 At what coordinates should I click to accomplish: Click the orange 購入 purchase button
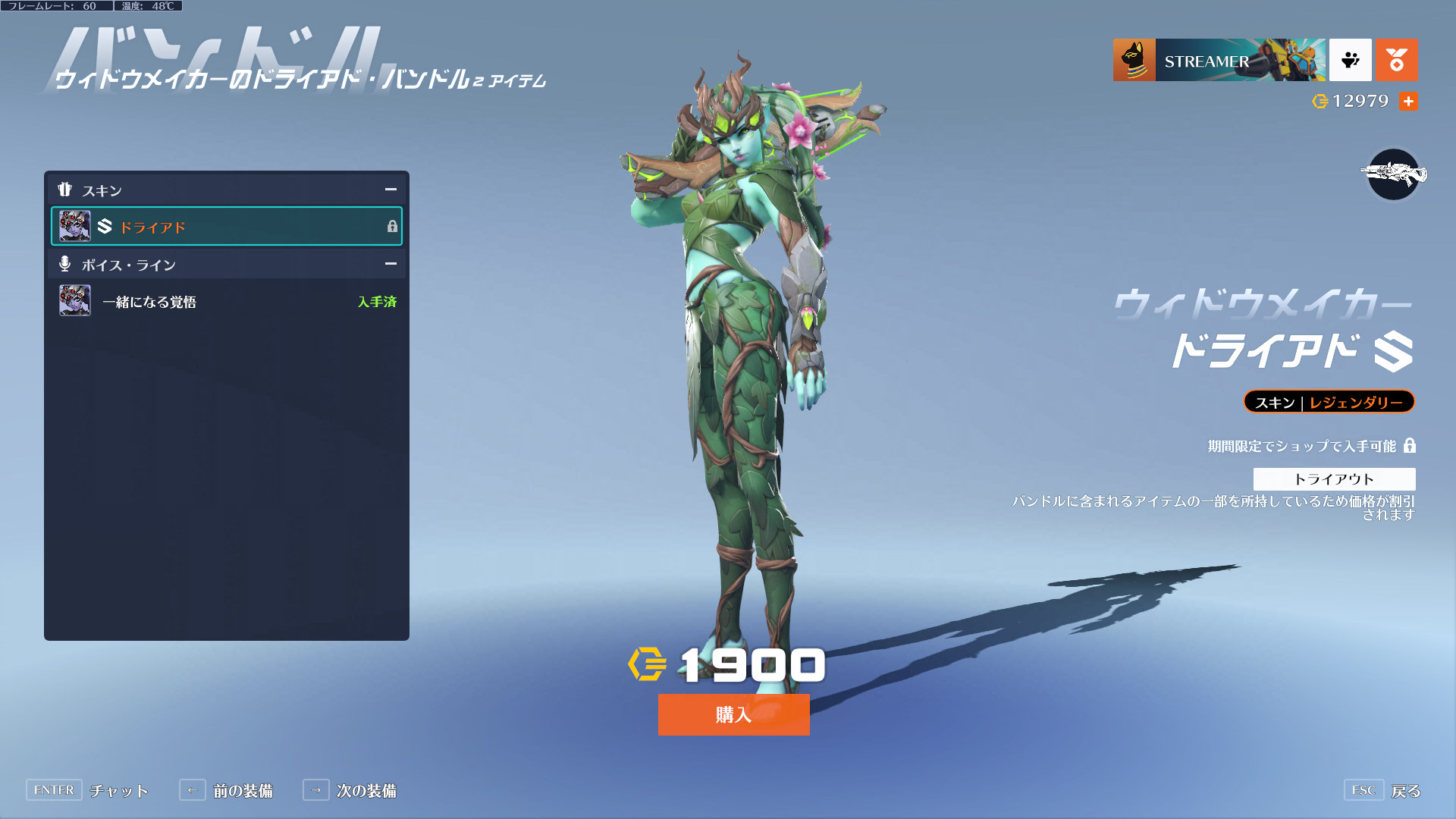click(733, 714)
